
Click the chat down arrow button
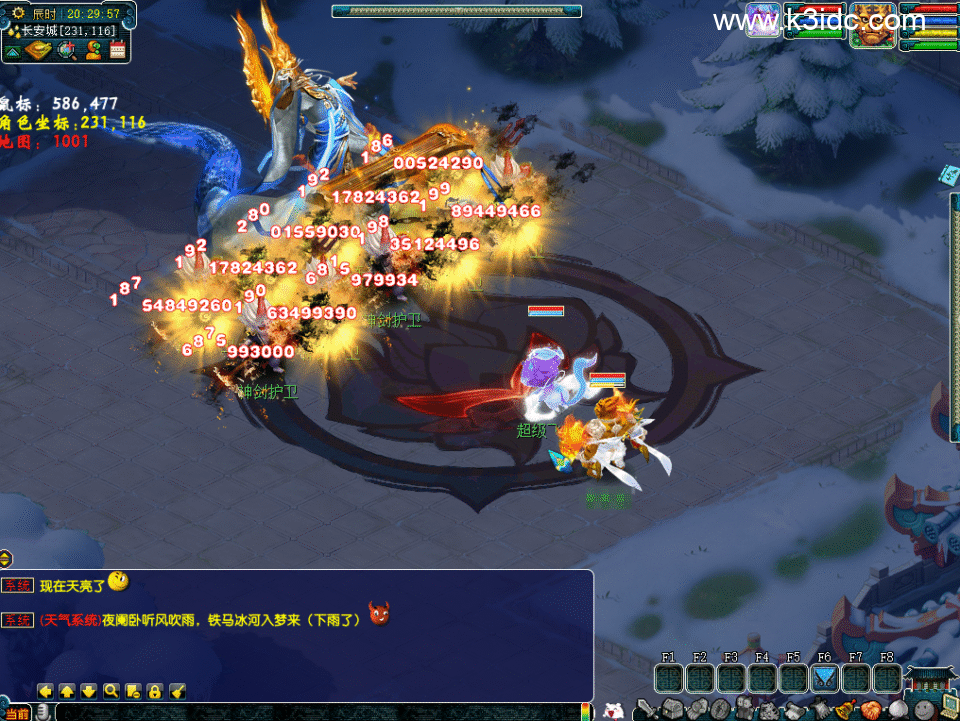(x=89, y=691)
